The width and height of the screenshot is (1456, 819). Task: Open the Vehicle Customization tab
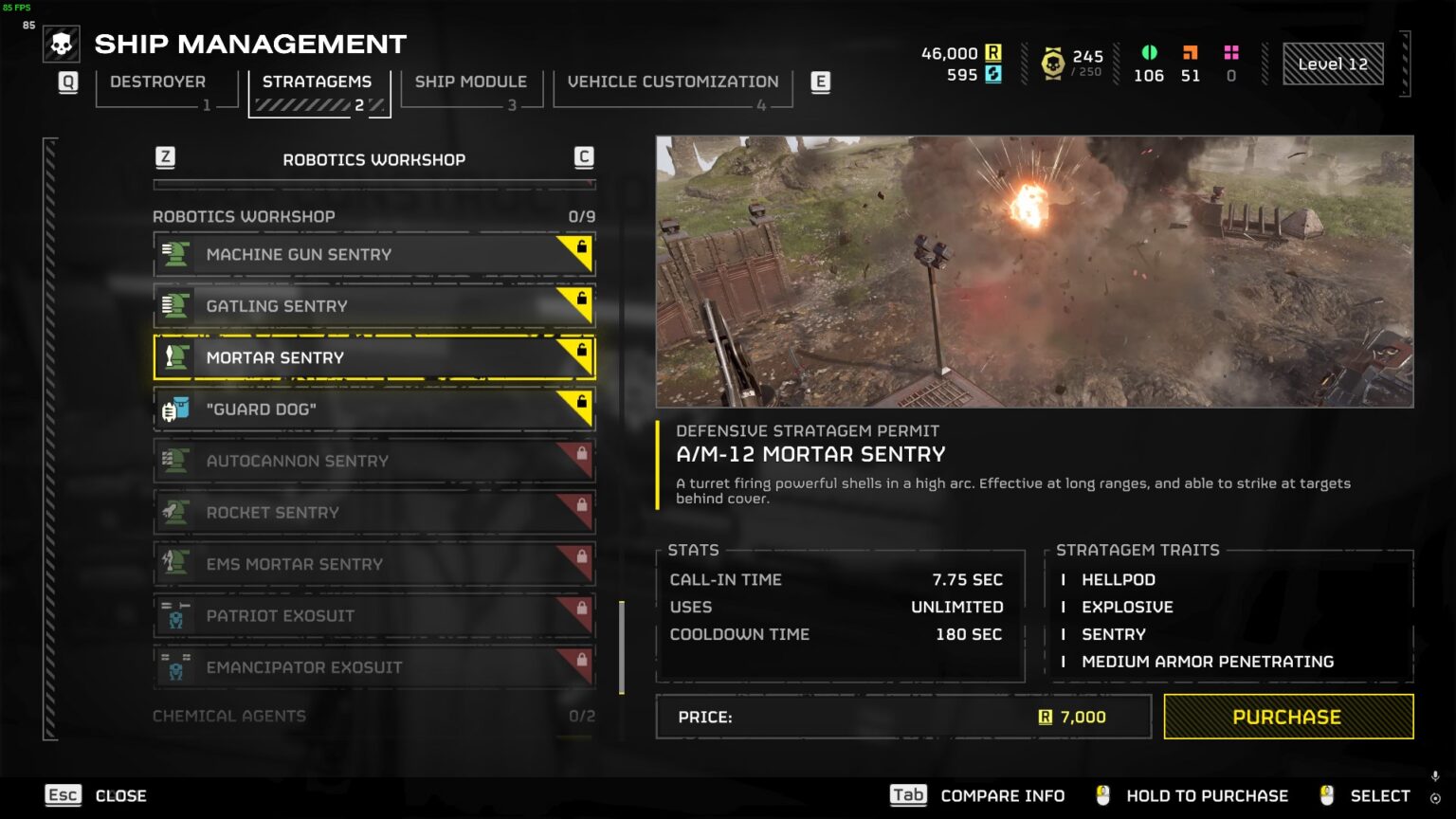click(x=672, y=82)
